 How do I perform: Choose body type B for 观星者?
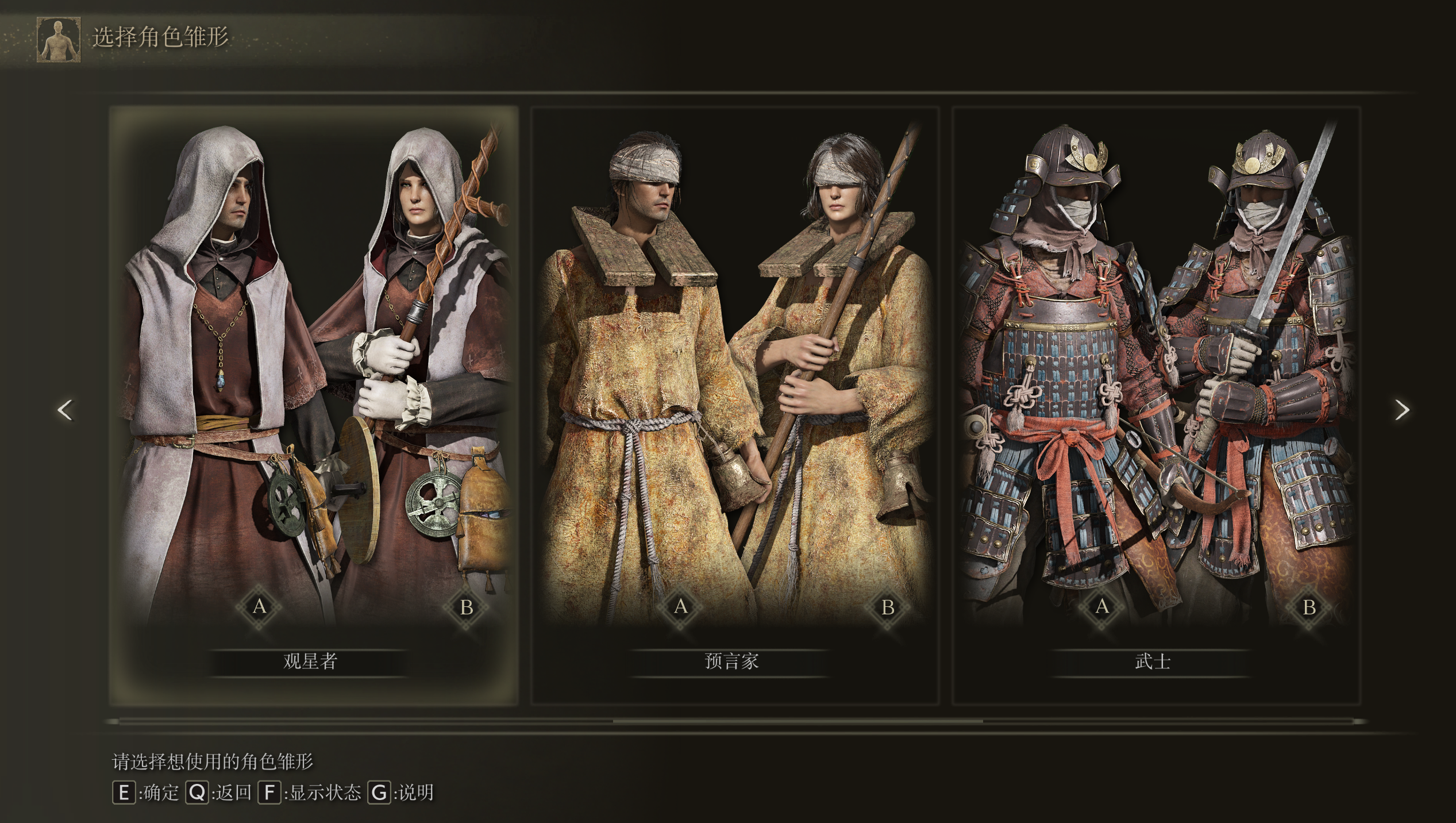click(x=467, y=606)
